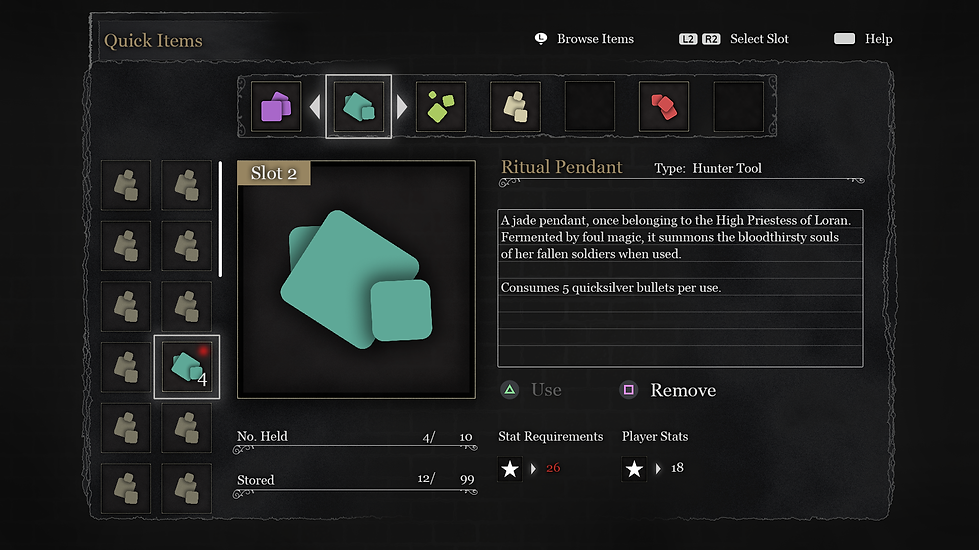
Task: Select the green pebbles quick slot
Action: pos(441,107)
